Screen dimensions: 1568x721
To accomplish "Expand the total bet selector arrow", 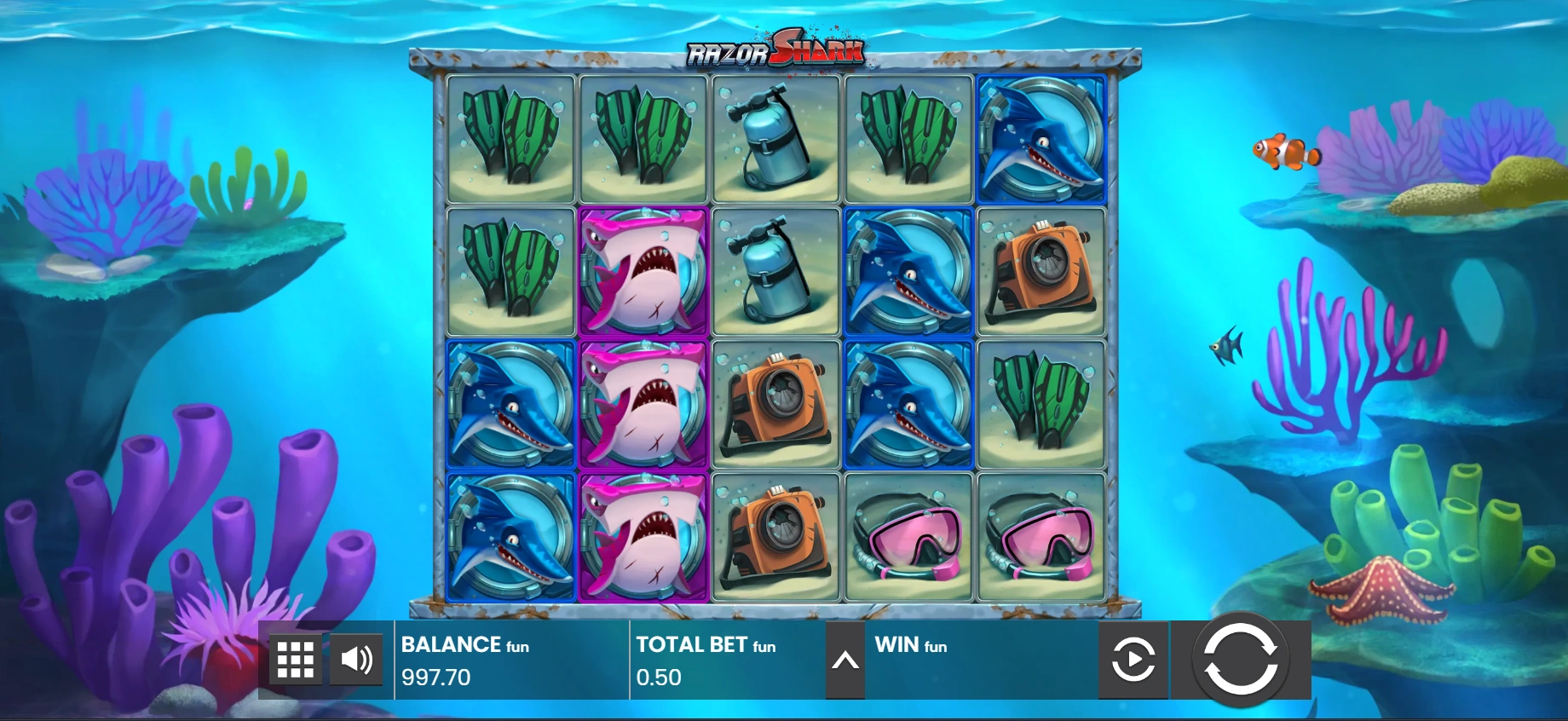I will 845,660.
